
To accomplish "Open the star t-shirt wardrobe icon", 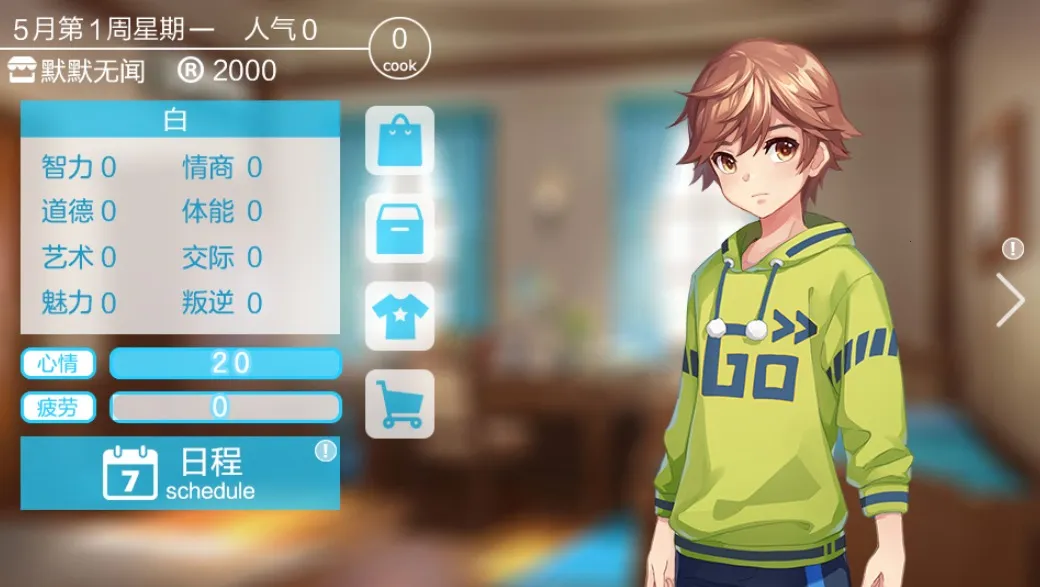I will (399, 316).
